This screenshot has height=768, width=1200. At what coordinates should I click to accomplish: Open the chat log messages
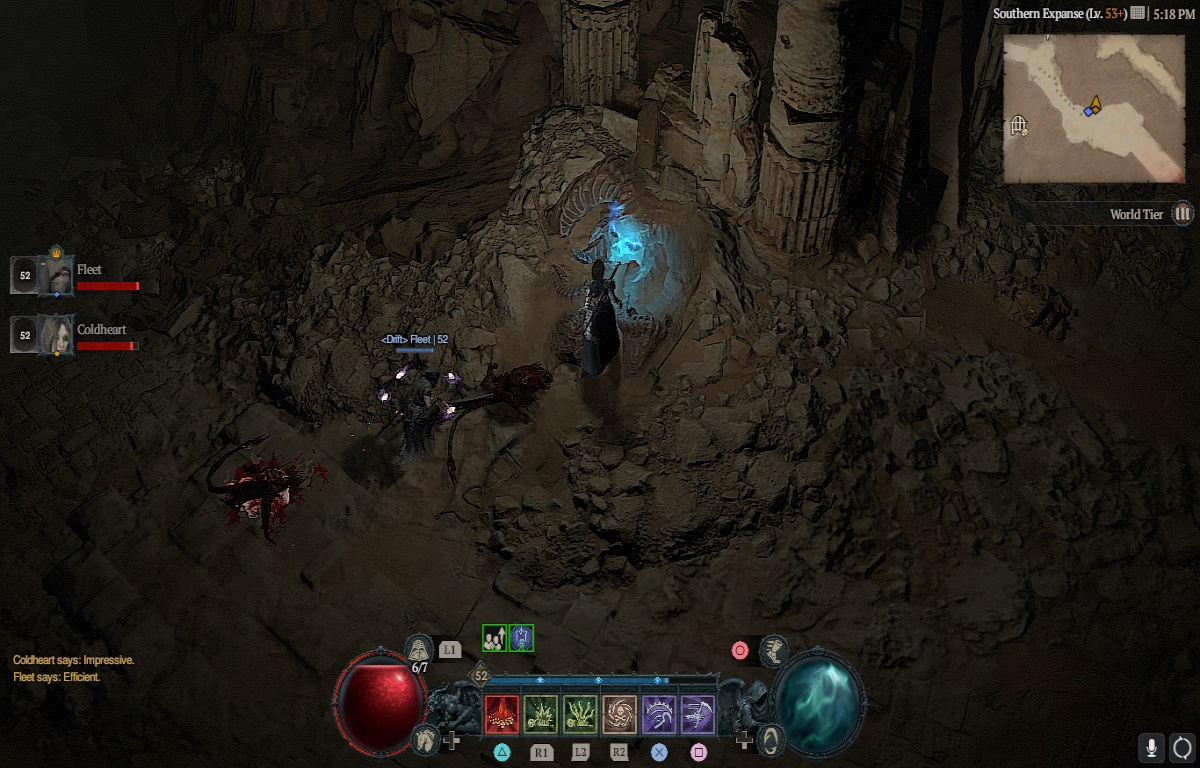(73, 669)
